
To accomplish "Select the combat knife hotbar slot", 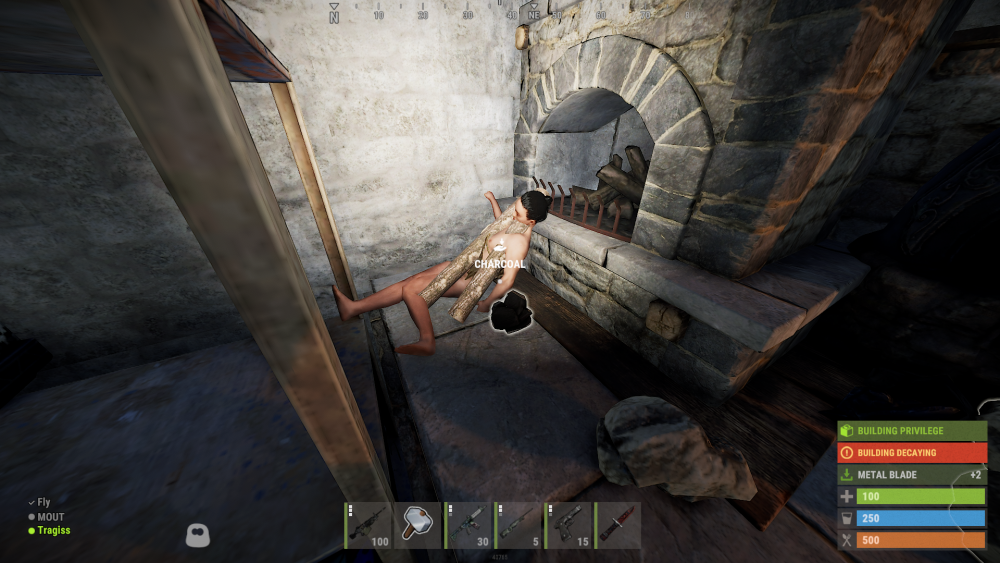I will [x=618, y=525].
